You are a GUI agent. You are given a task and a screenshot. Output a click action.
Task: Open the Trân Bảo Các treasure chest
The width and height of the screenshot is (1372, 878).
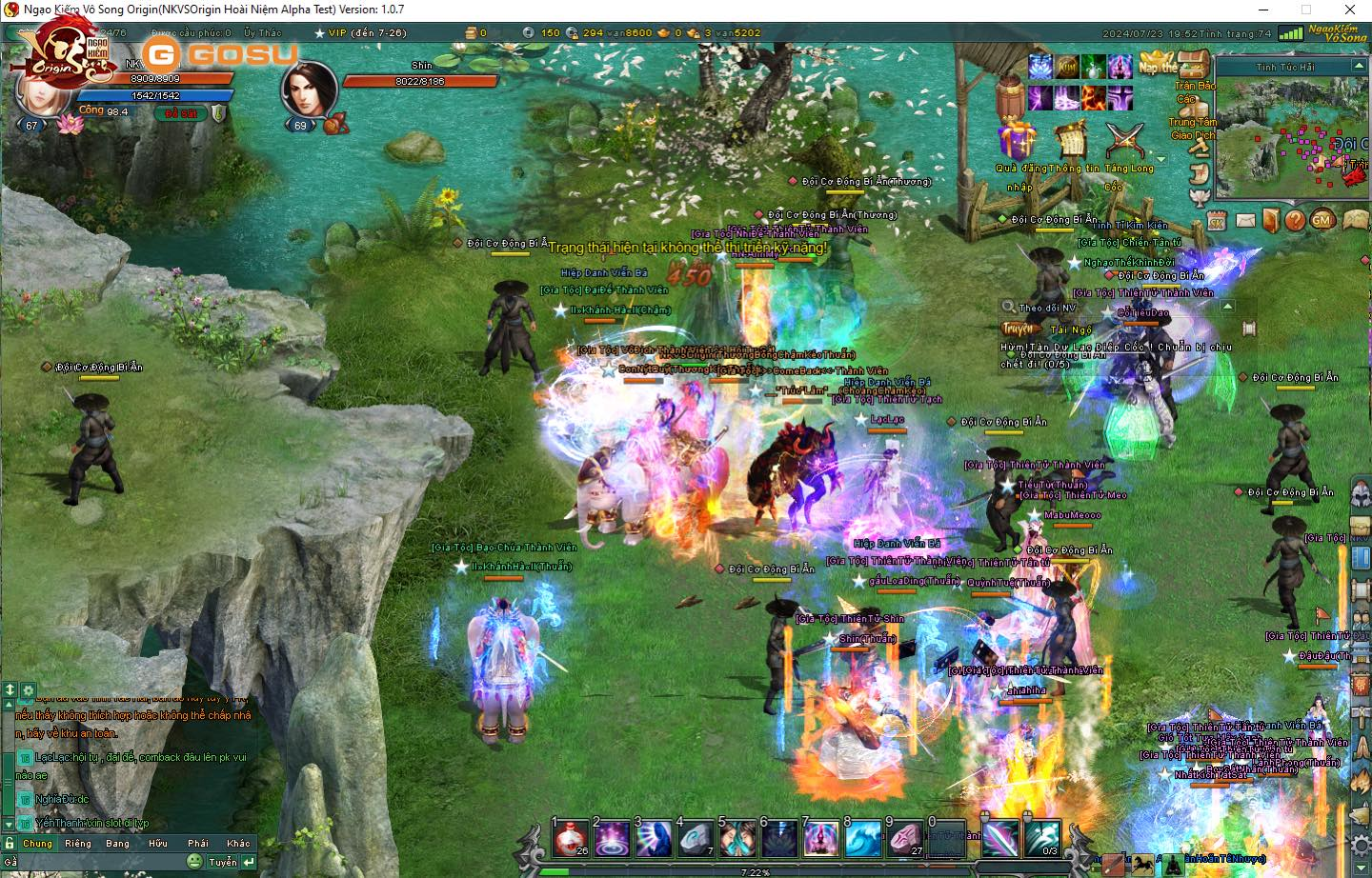pyautogui.click(x=1192, y=67)
